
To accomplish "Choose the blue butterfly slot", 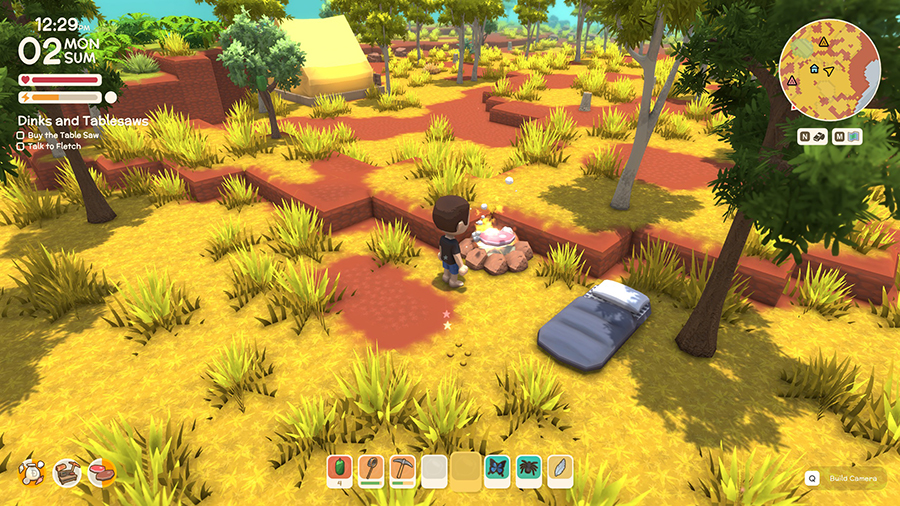I will point(497,469).
